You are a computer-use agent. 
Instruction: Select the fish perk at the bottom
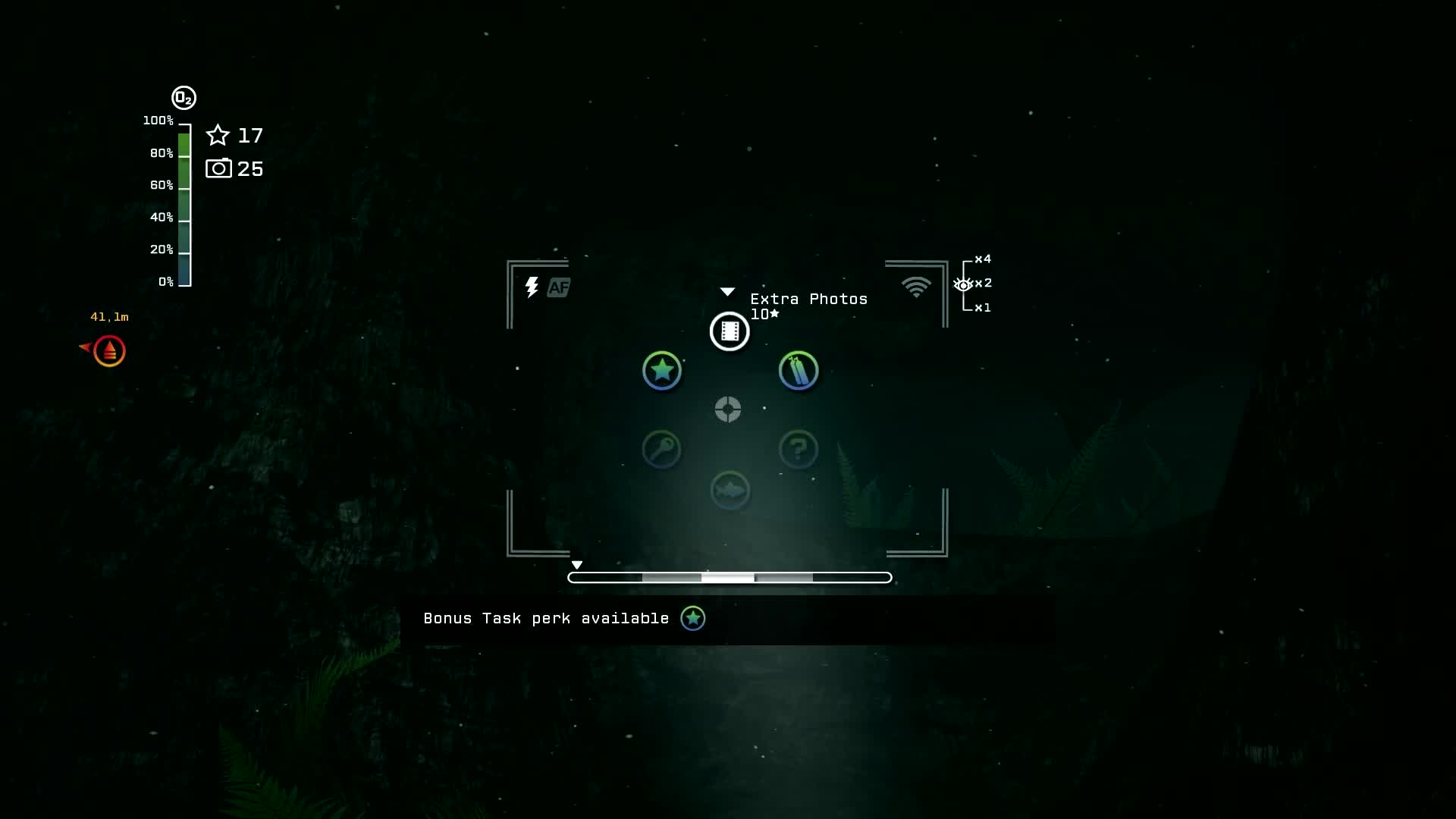tap(729, 491)
